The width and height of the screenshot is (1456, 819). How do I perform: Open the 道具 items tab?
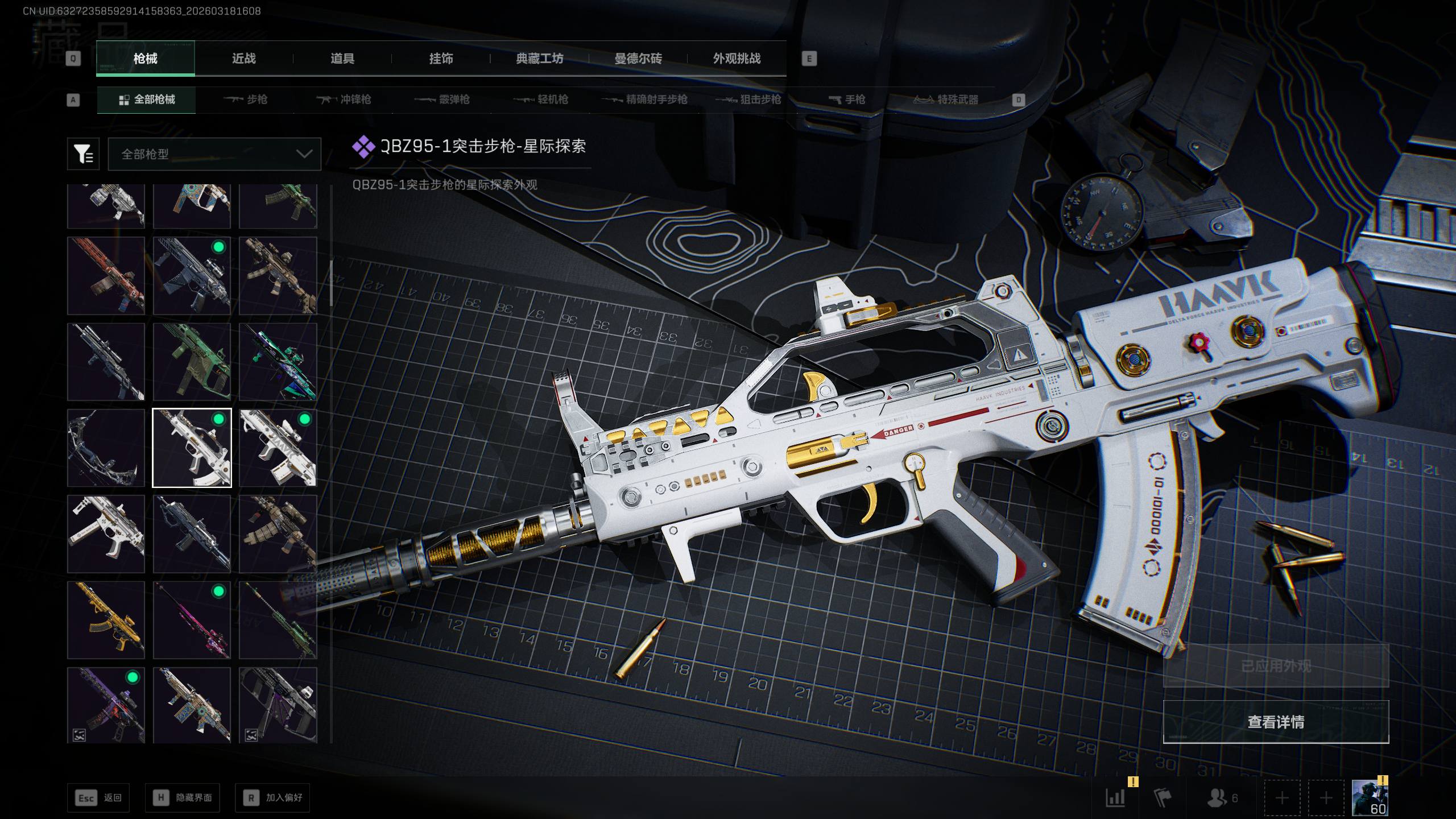click(342, 59)
